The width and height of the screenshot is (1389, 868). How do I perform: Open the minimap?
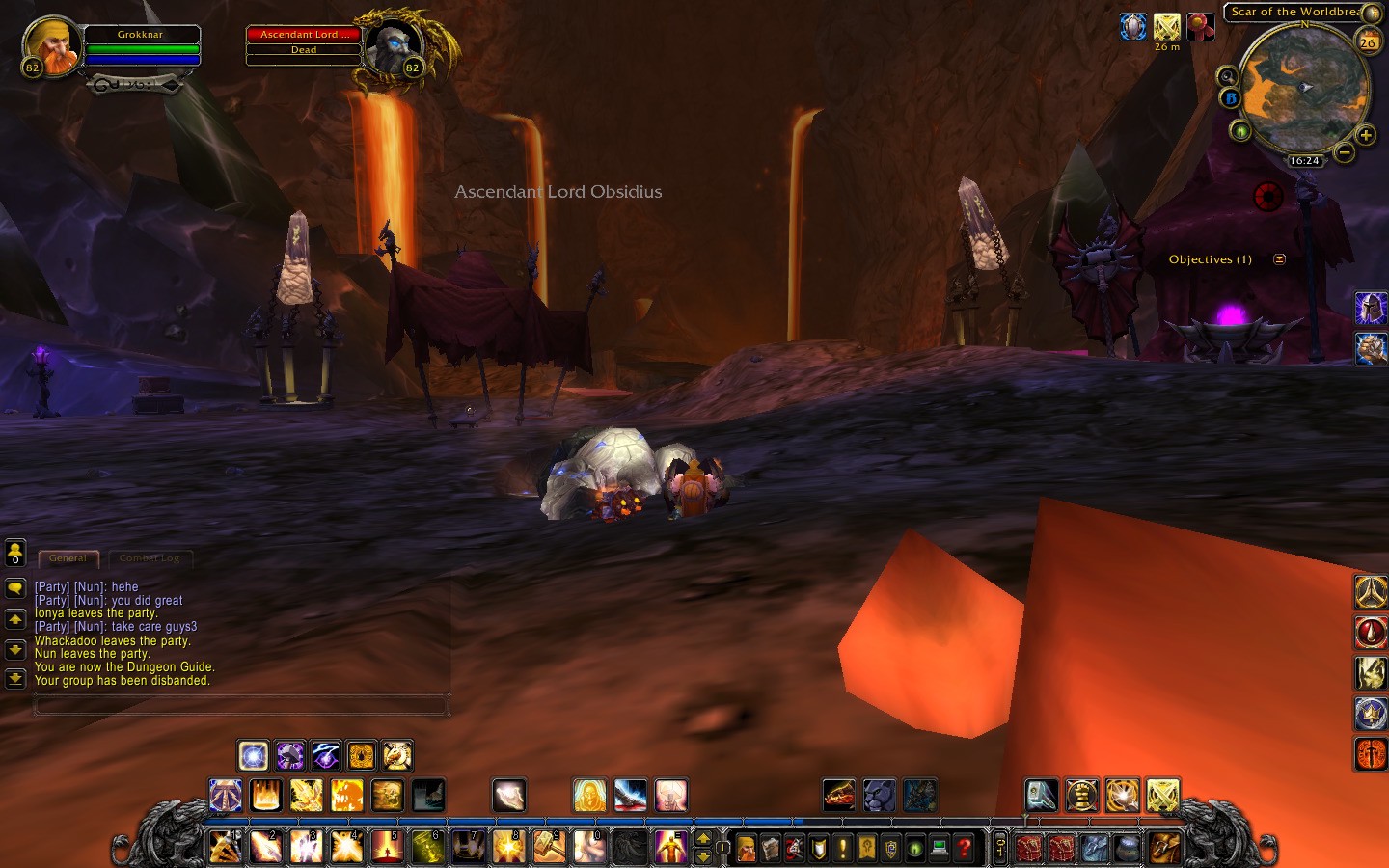pos(1303,88)
